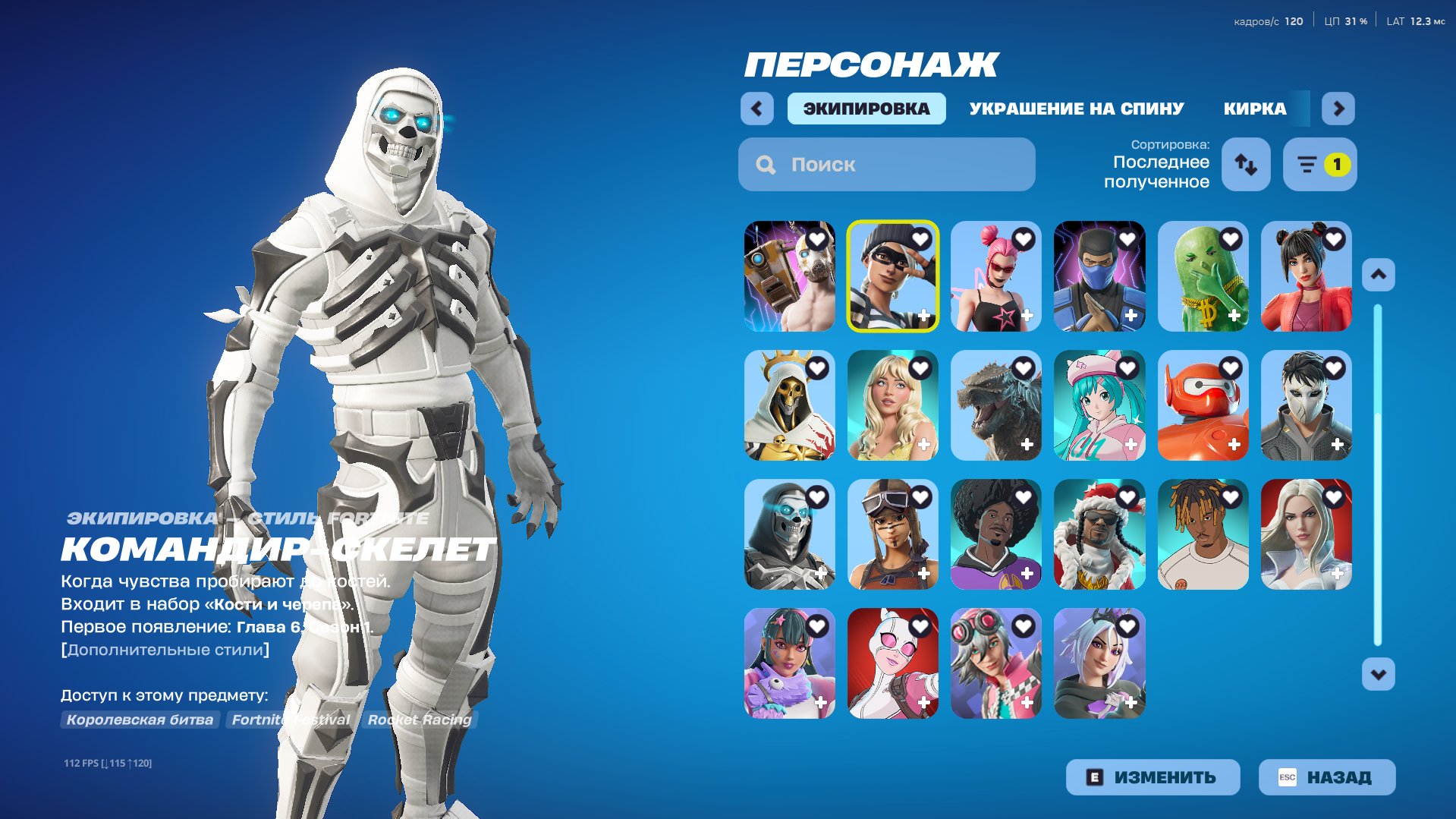Click the right arrow after КИРКА tab
This screenshot has height=819, width=1456.
[1338, 109]
